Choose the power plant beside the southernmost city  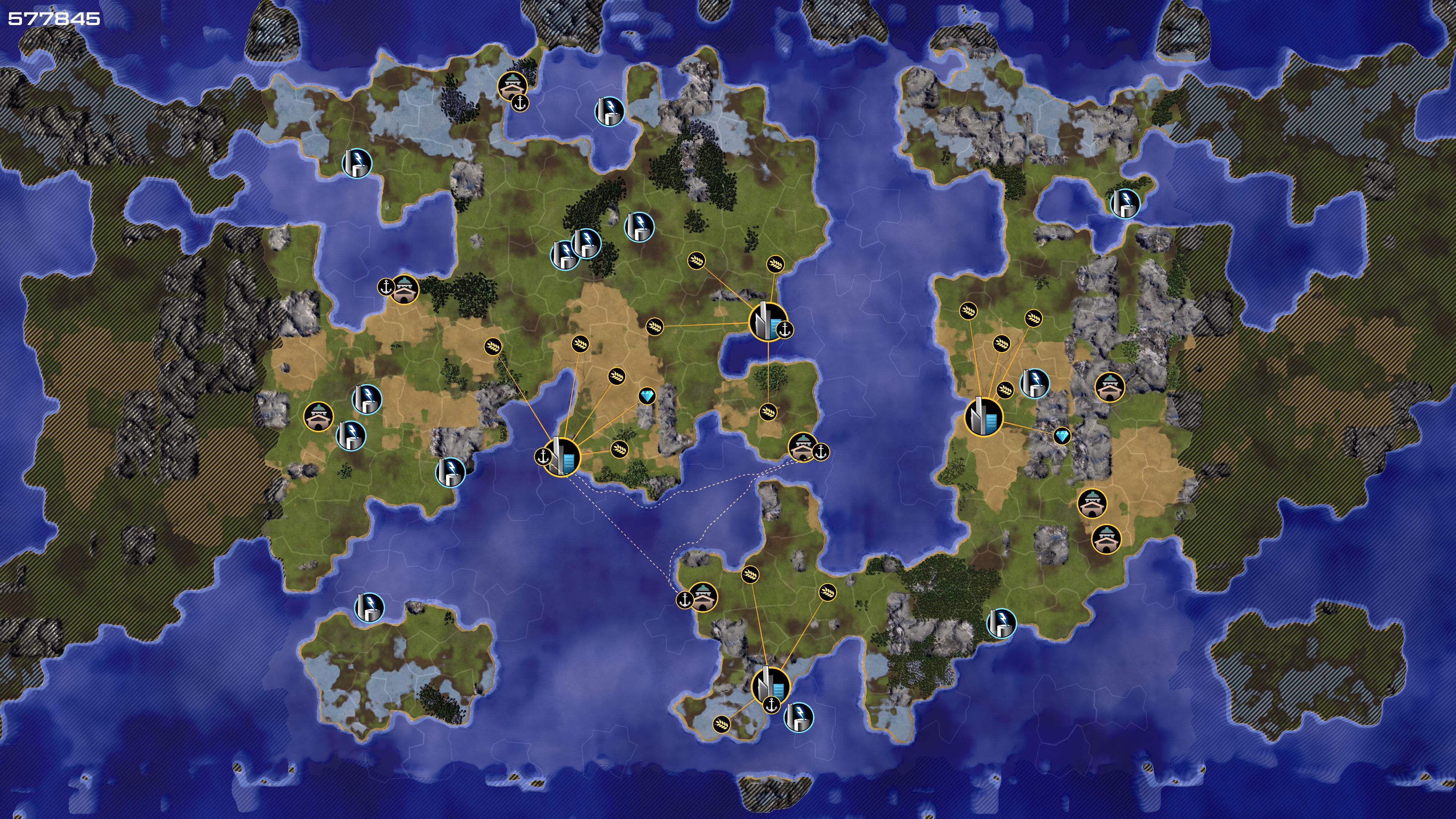(x=799, y=717)
